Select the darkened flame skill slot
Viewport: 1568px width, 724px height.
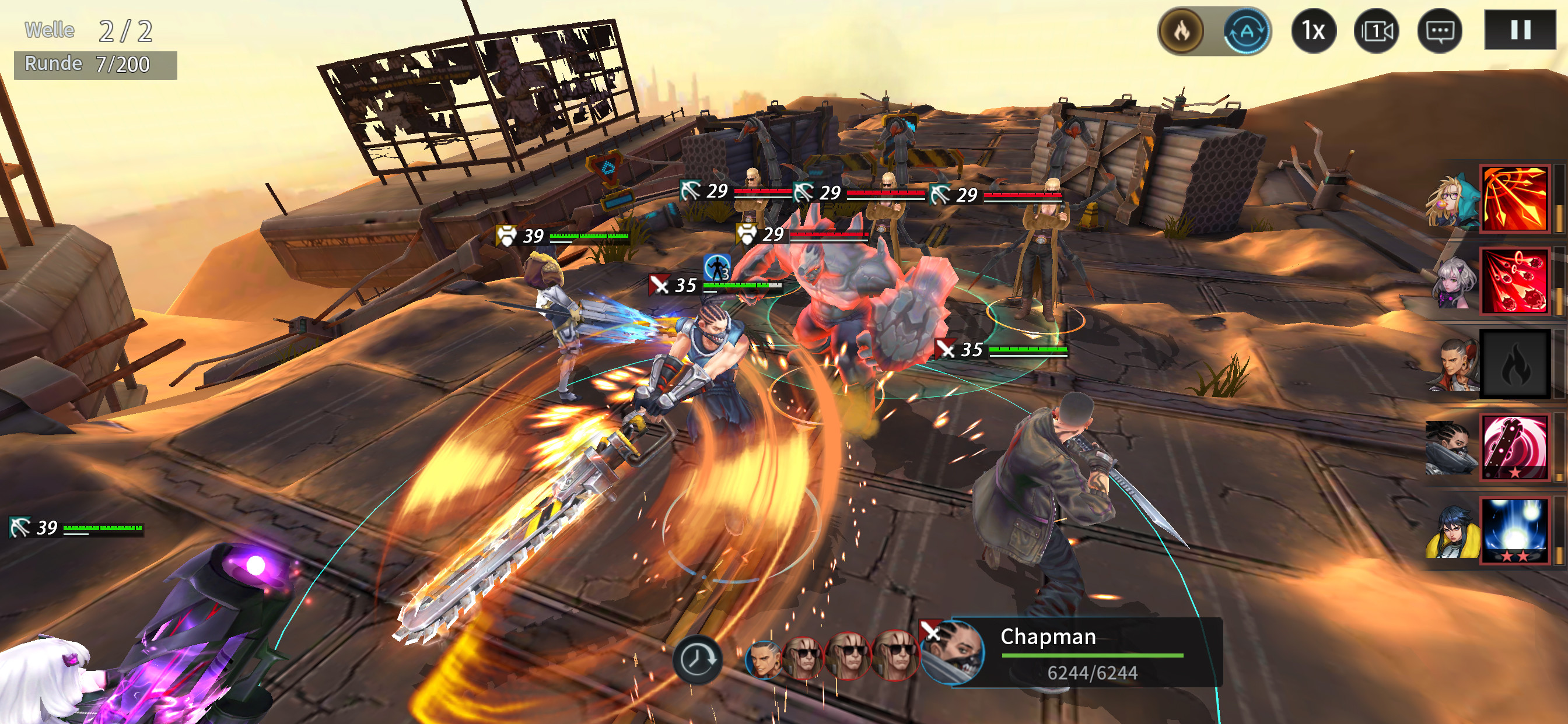click(x=1514, y=365)
